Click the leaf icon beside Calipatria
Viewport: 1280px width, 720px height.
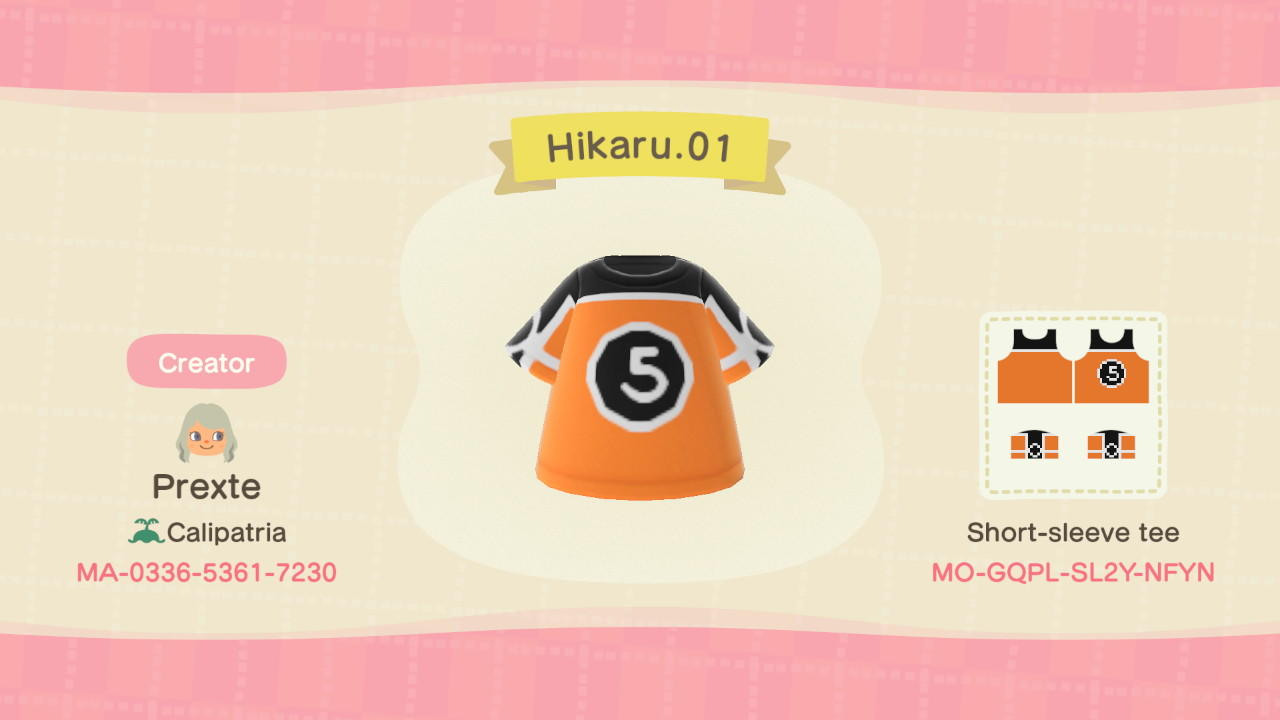click(148, 532)
